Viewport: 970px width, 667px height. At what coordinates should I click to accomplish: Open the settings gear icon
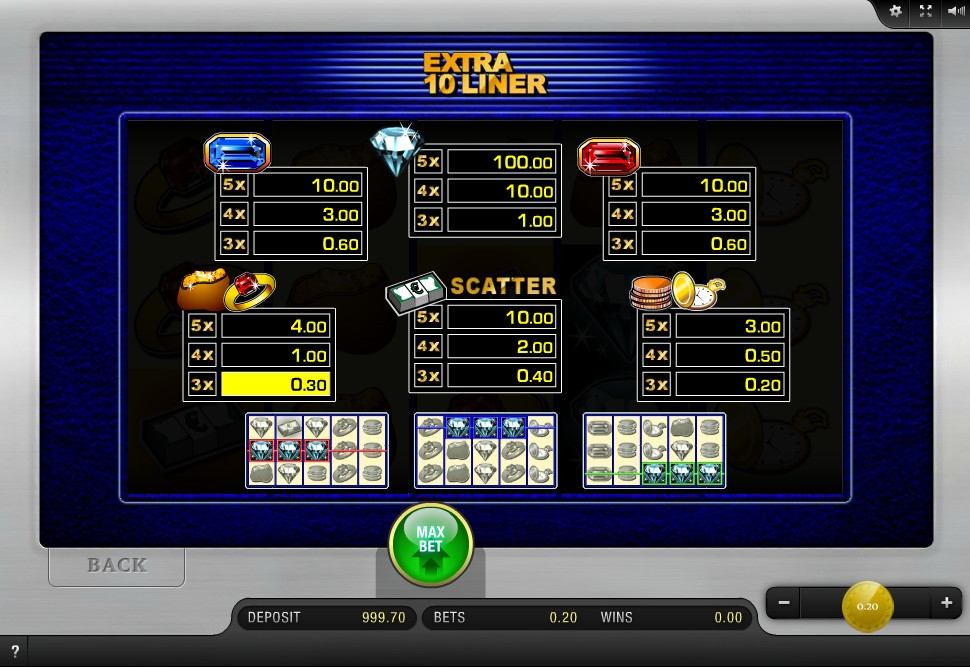pos(895,11)
